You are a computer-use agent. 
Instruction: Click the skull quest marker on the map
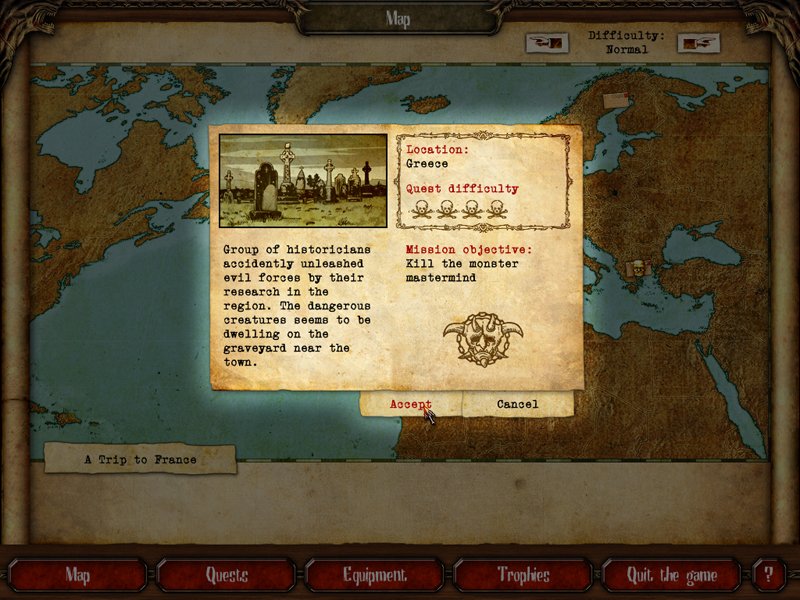pyautogui.click(x=636, y=267)
